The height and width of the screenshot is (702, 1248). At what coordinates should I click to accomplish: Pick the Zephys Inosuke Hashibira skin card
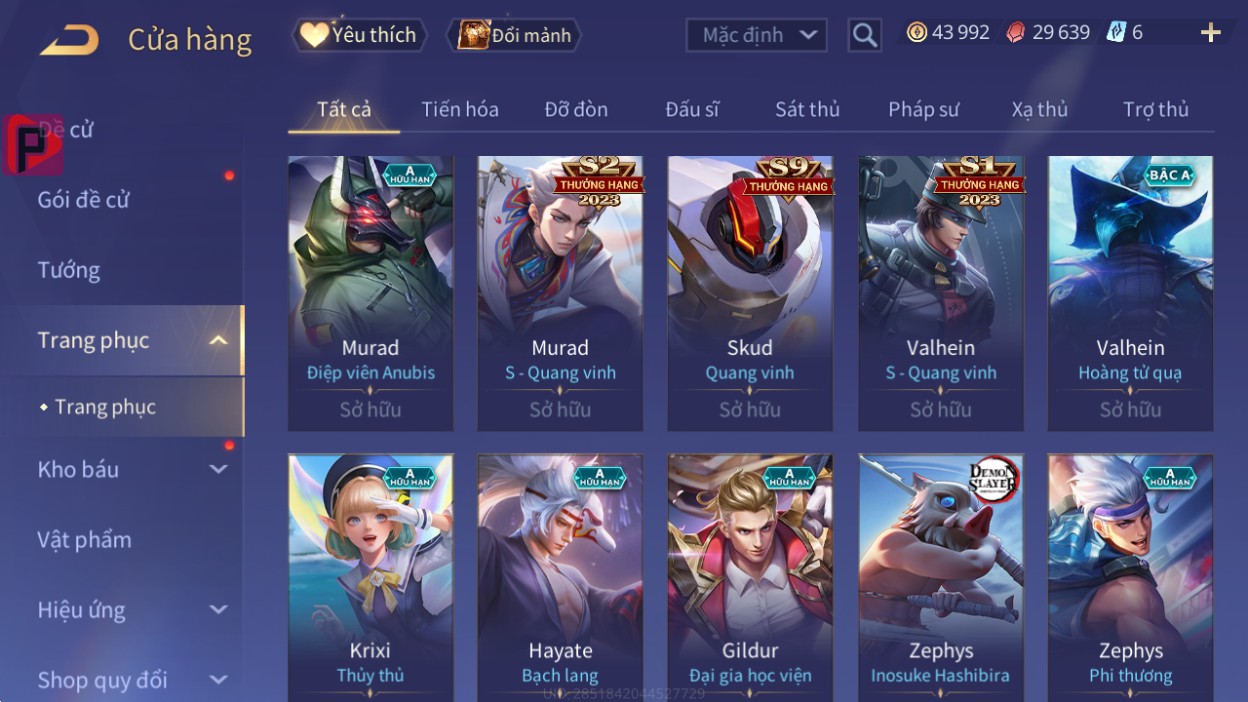[940, 578]
